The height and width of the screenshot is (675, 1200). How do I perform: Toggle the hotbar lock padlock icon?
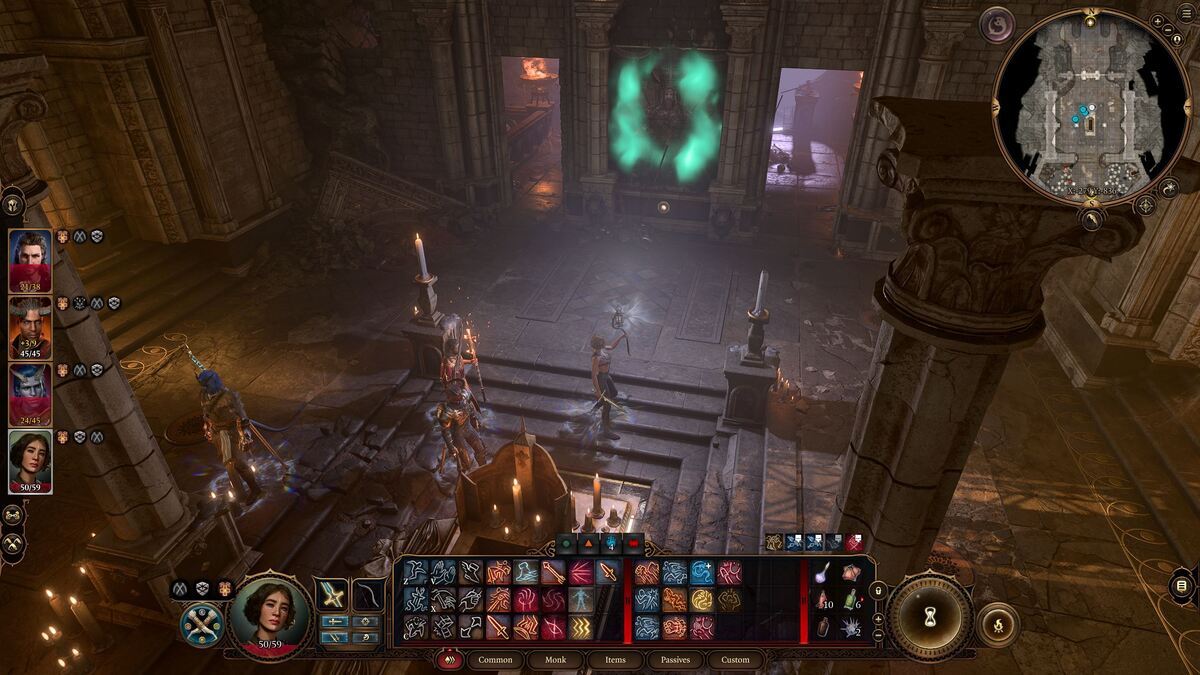pos(878,591)
